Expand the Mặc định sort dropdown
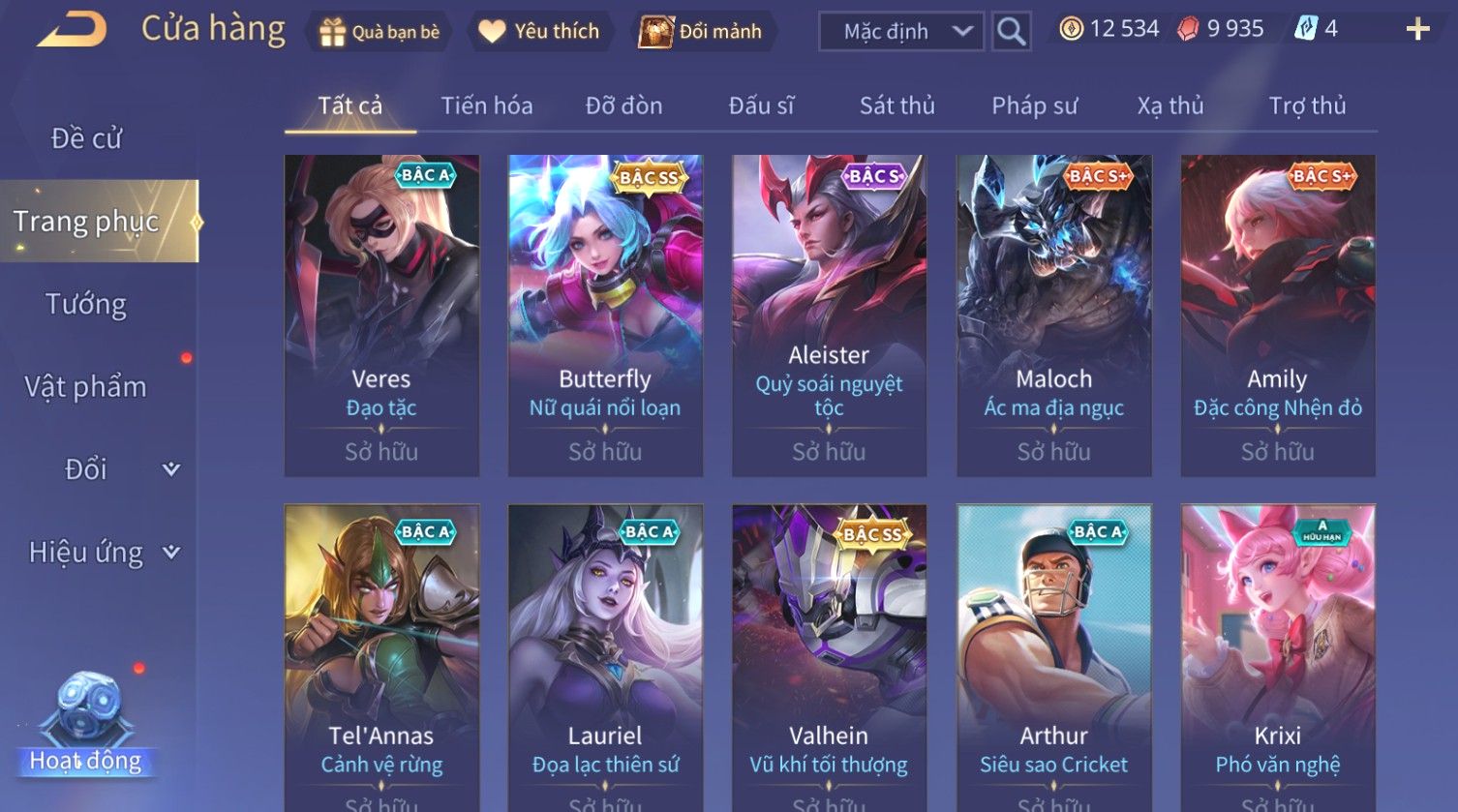Viewport: 1458px width, 812px height. click(901, 32)
